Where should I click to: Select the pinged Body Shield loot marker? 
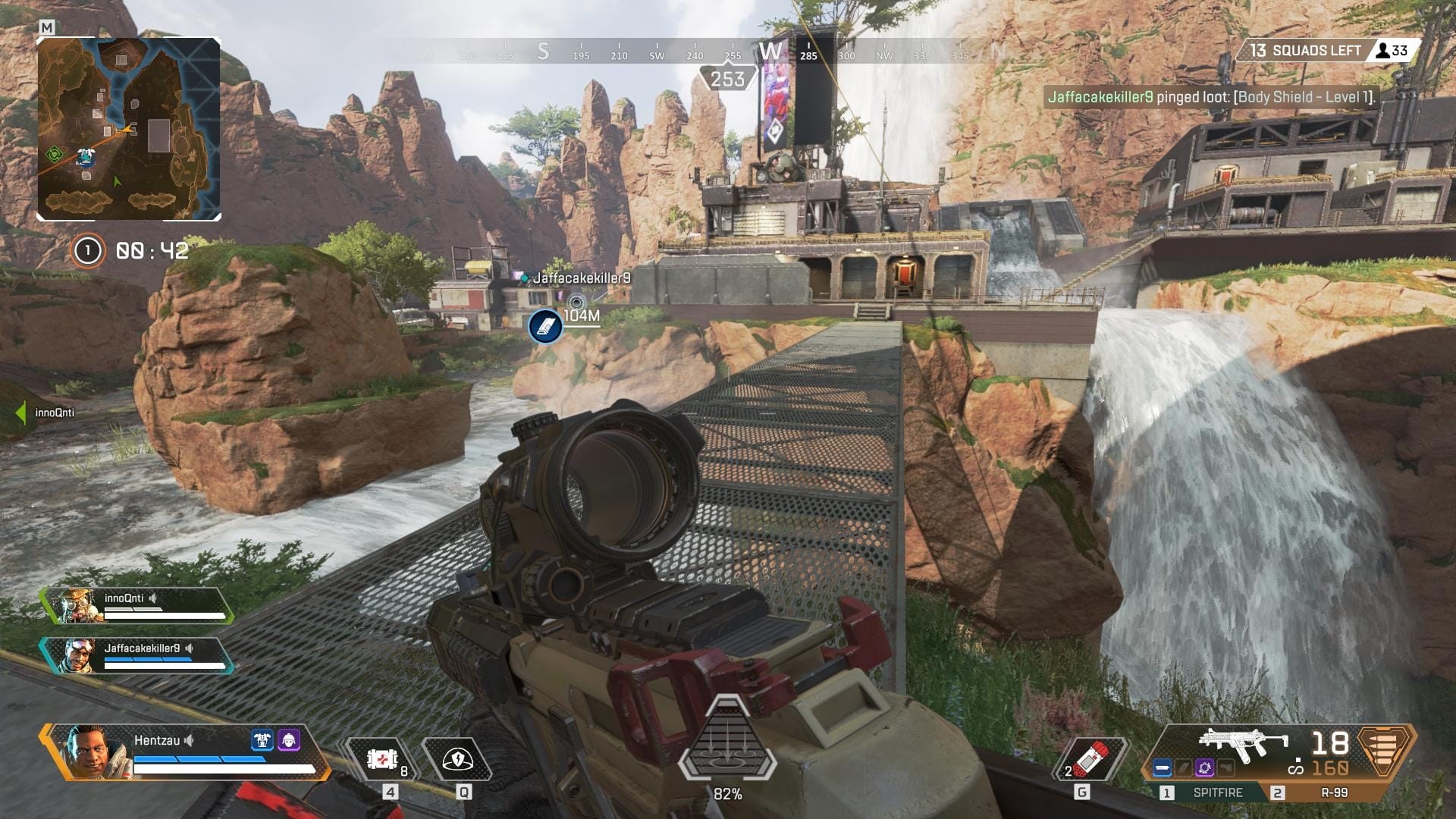545,326
